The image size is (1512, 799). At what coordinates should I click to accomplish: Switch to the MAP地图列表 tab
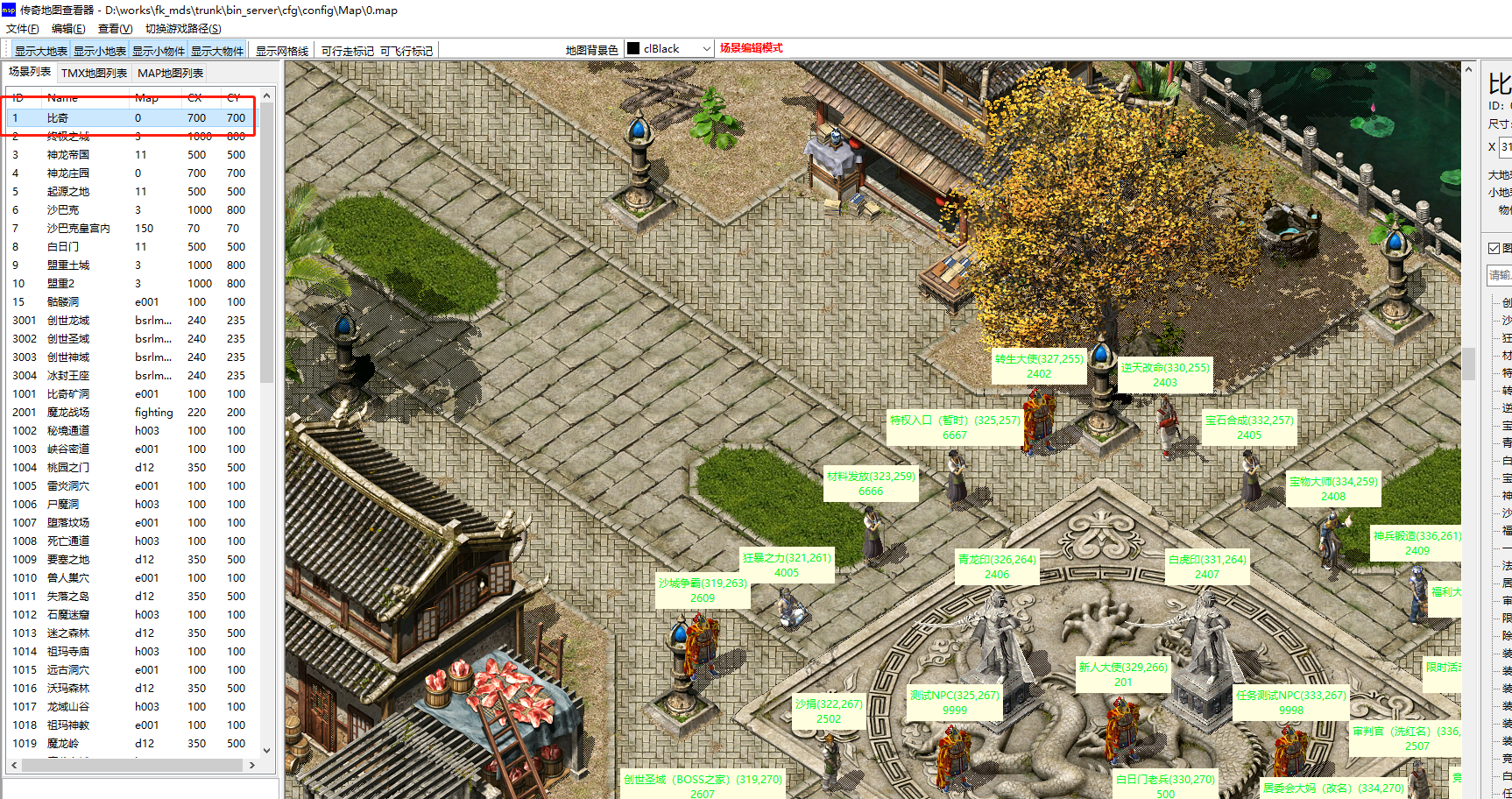click(170, 73)
